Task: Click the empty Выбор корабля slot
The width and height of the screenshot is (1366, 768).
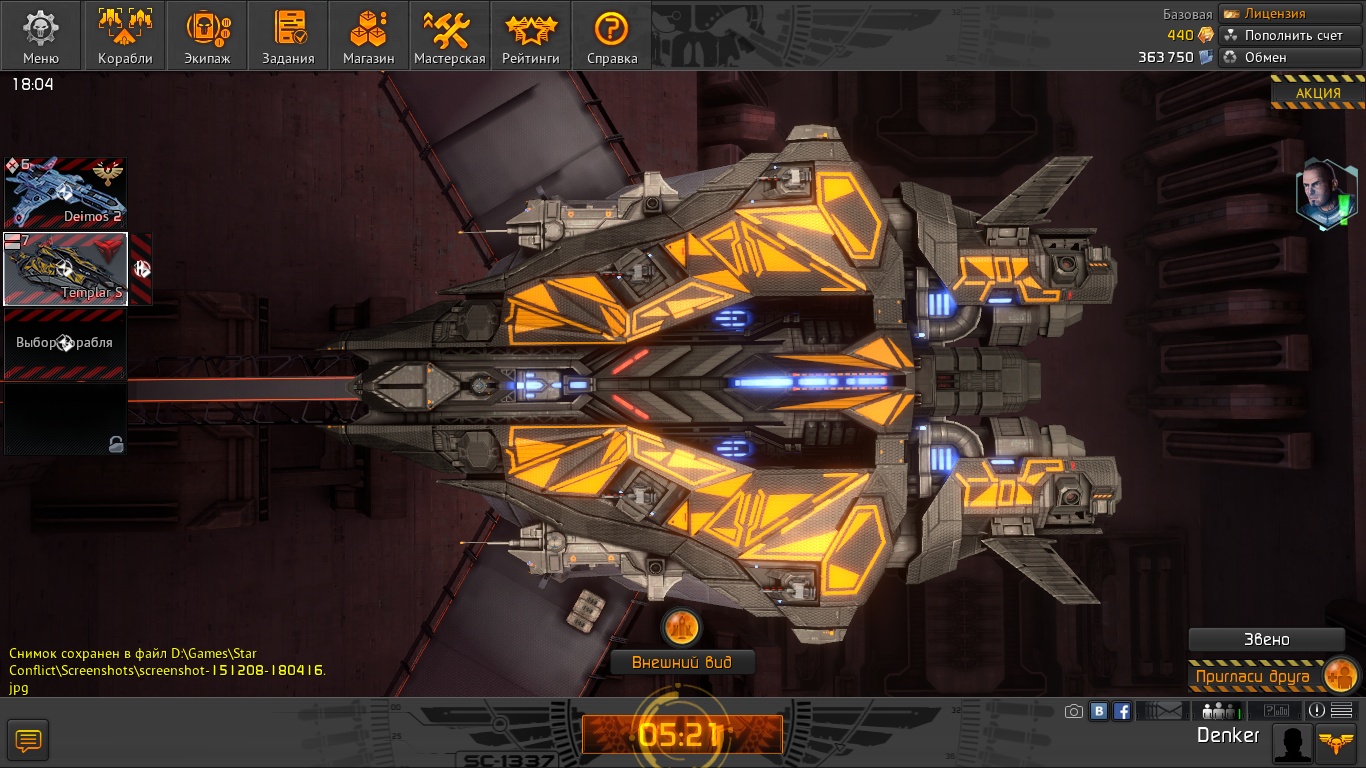Action: click(66, 343)
